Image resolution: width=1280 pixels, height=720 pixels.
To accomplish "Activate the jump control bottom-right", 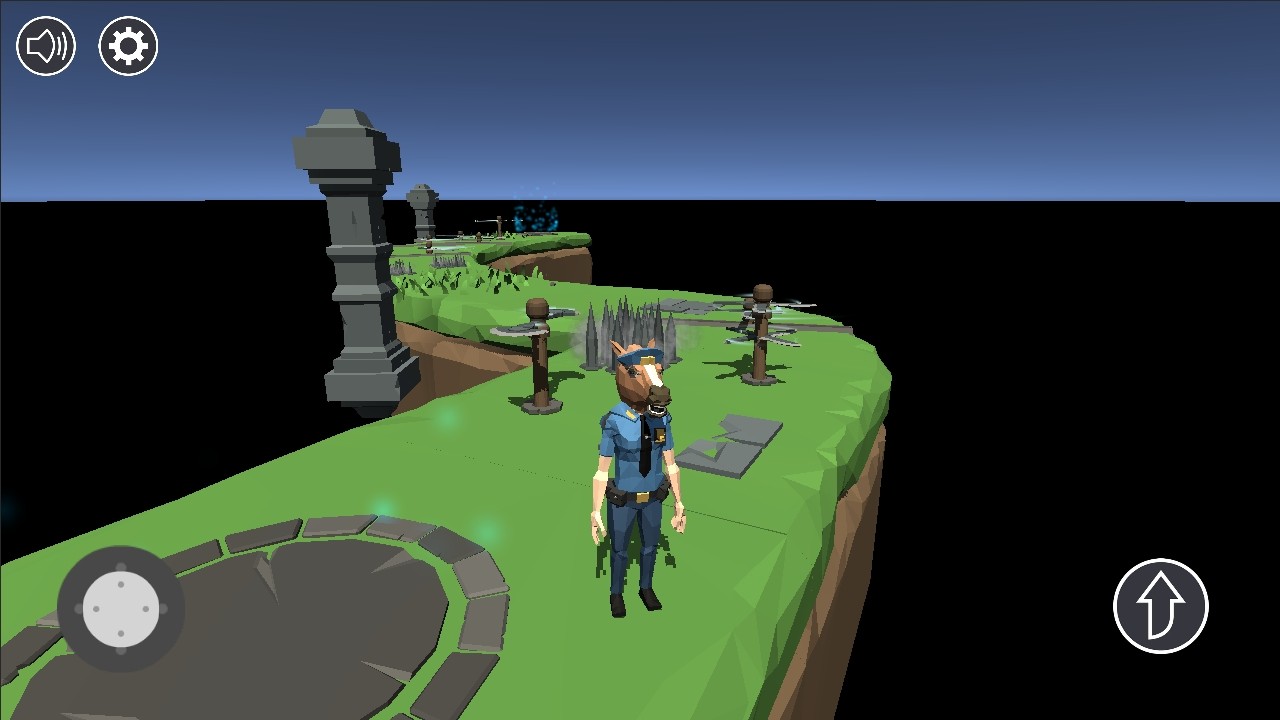I will 1160,604.
